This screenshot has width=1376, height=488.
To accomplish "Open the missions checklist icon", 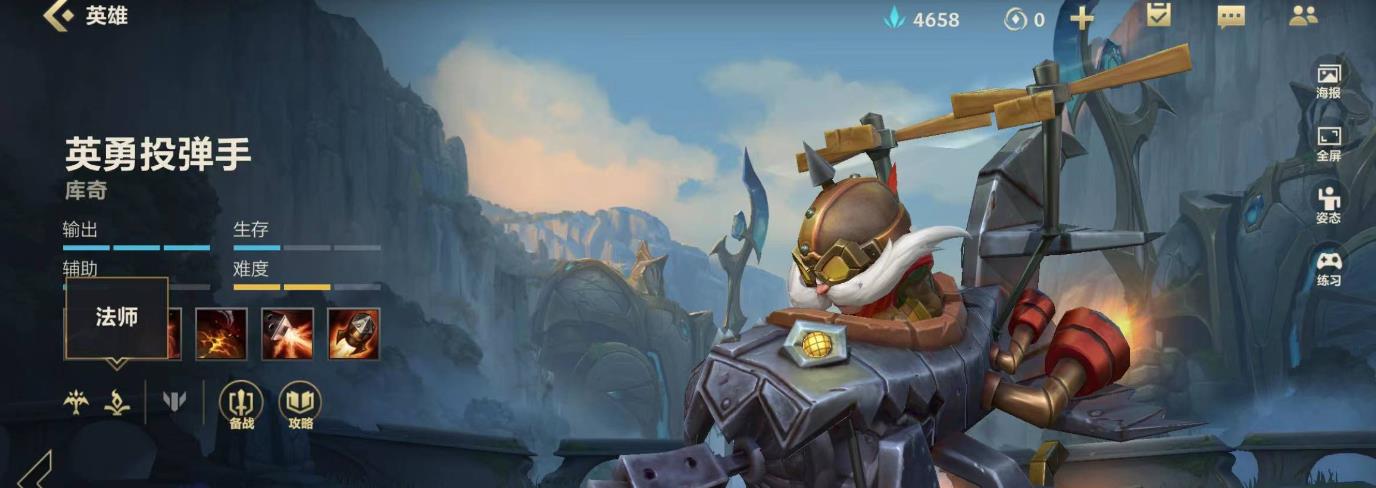I will (x=1158, y=16).
